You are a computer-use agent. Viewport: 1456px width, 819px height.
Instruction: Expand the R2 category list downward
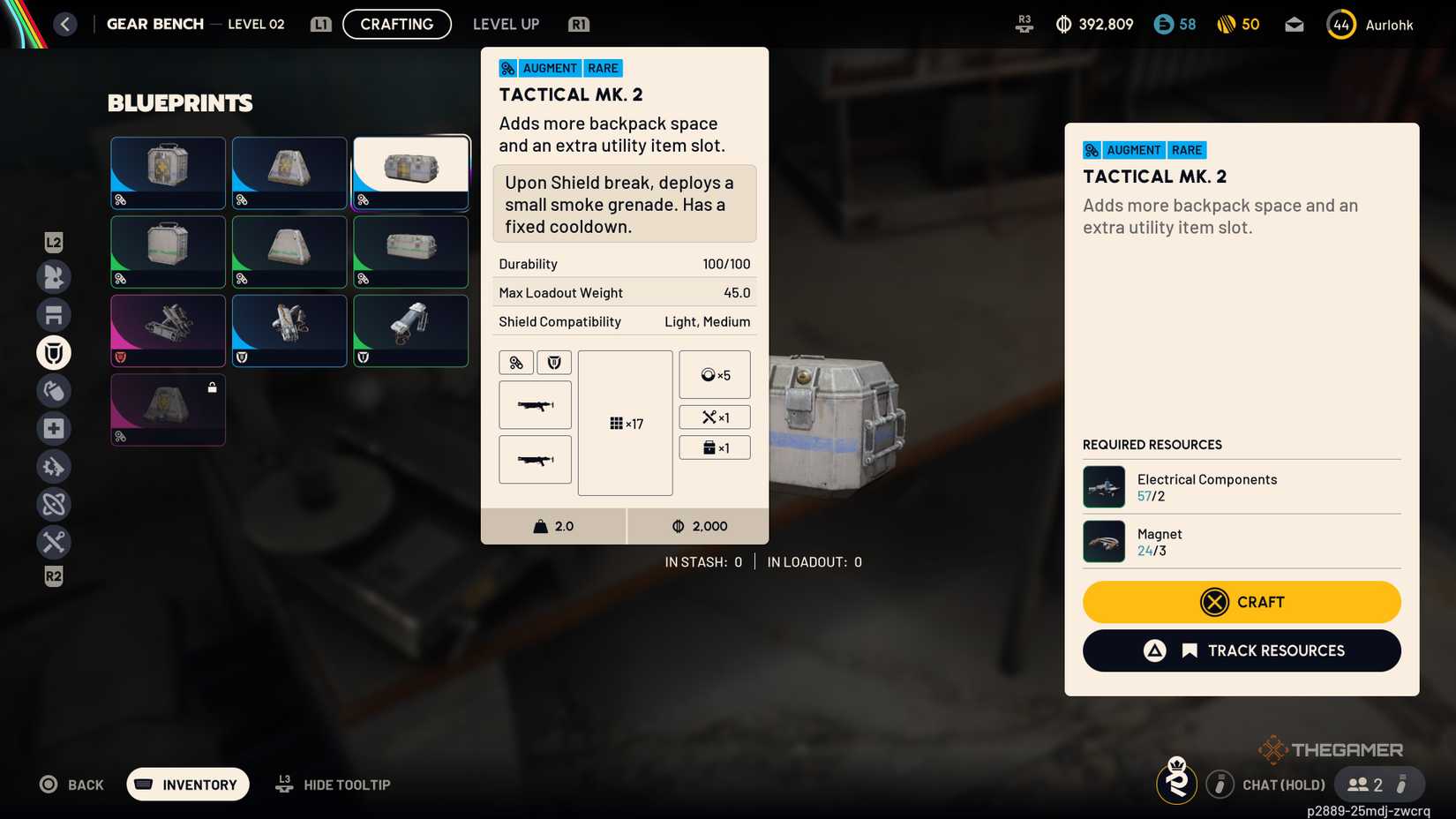click(54, 575)
